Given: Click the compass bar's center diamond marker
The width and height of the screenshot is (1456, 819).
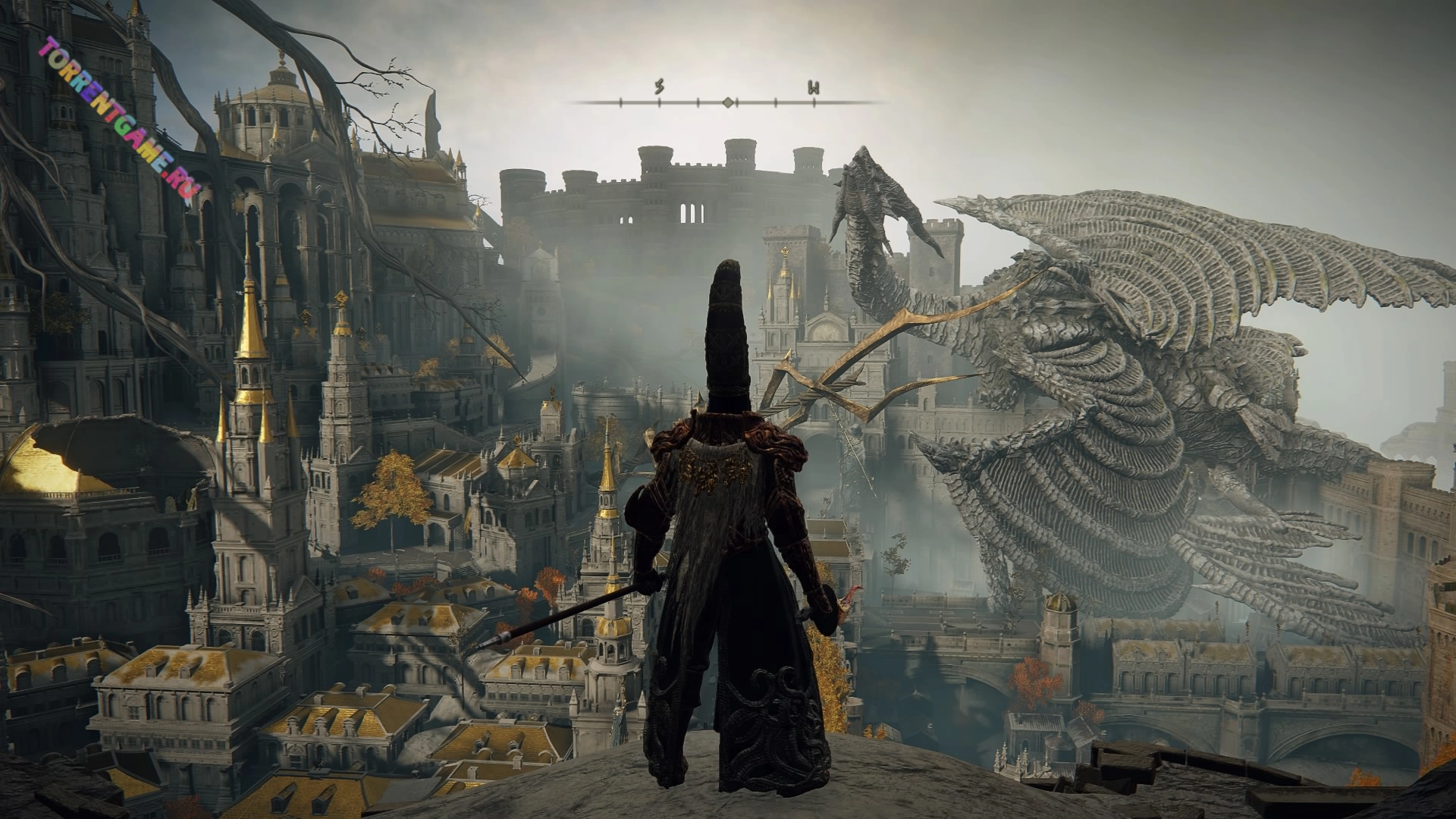Looking at the screenshot, I should point(728,102).
